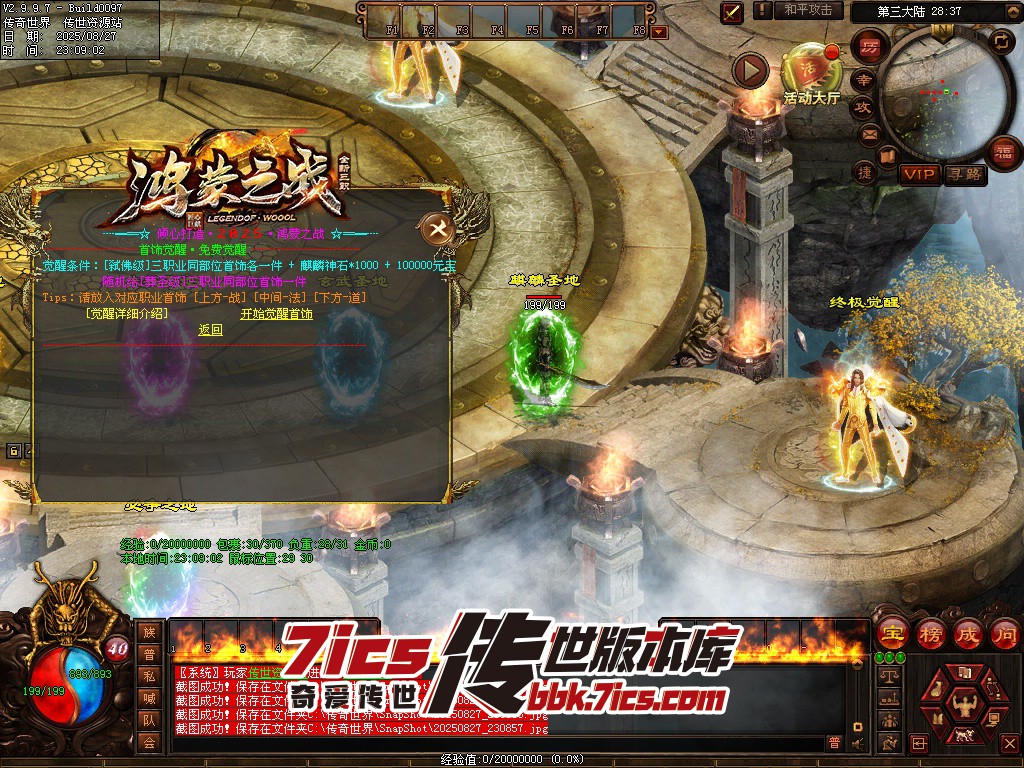The image size is (1024, 768).
Task: Activate 寻路 pathfinding button
Action: (965, 175)
